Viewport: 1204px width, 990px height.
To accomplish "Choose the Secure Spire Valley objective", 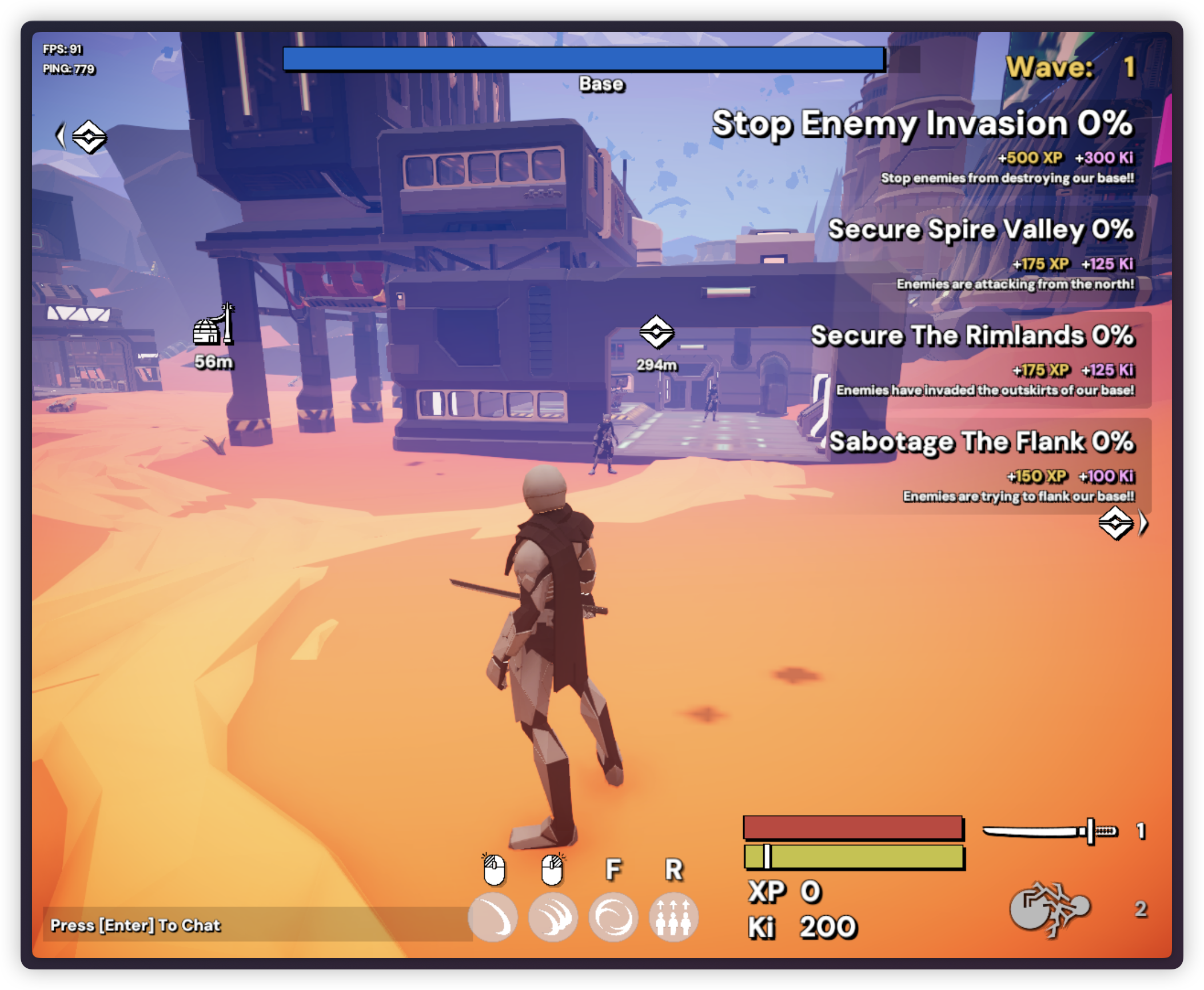I will point(980,230).
